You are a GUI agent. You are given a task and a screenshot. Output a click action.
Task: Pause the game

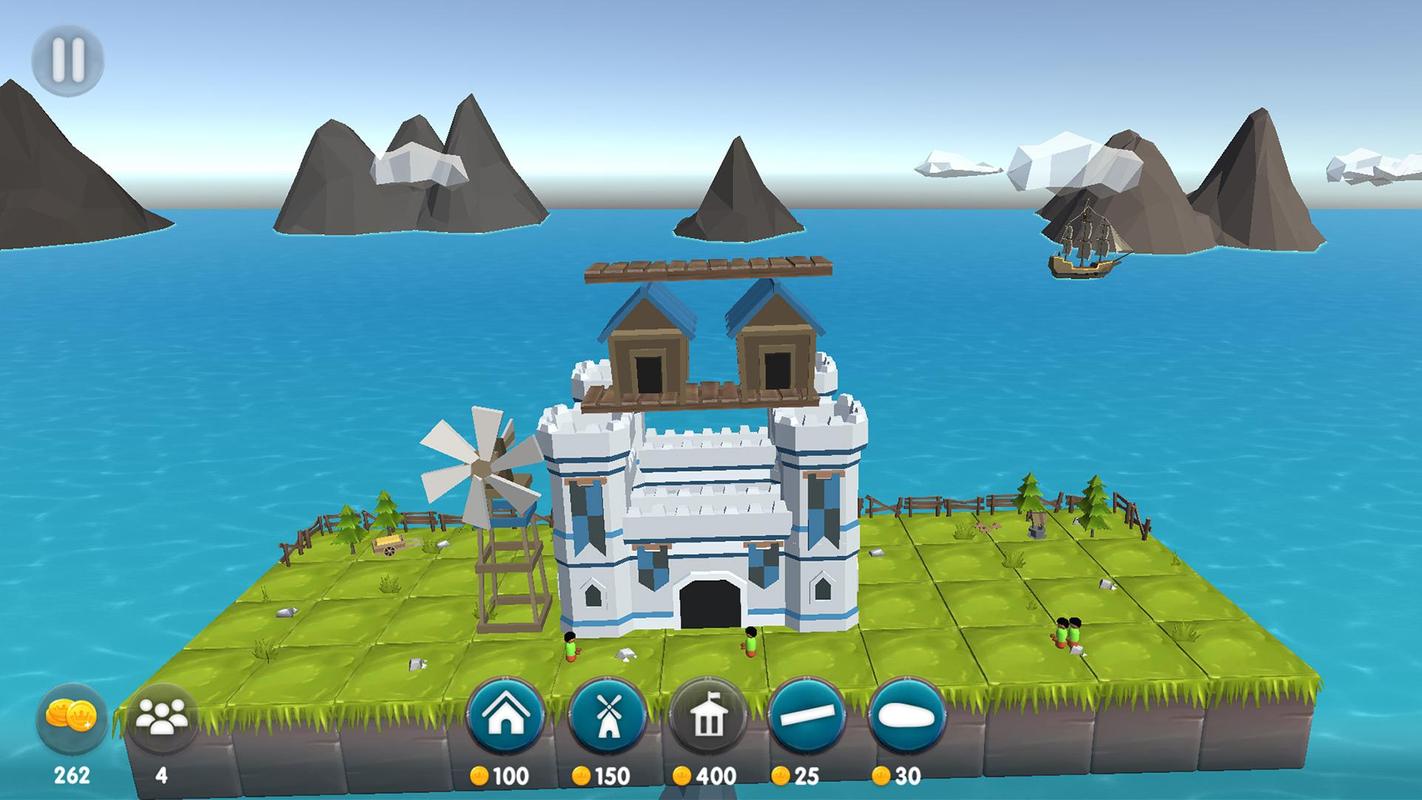[68, 60]
